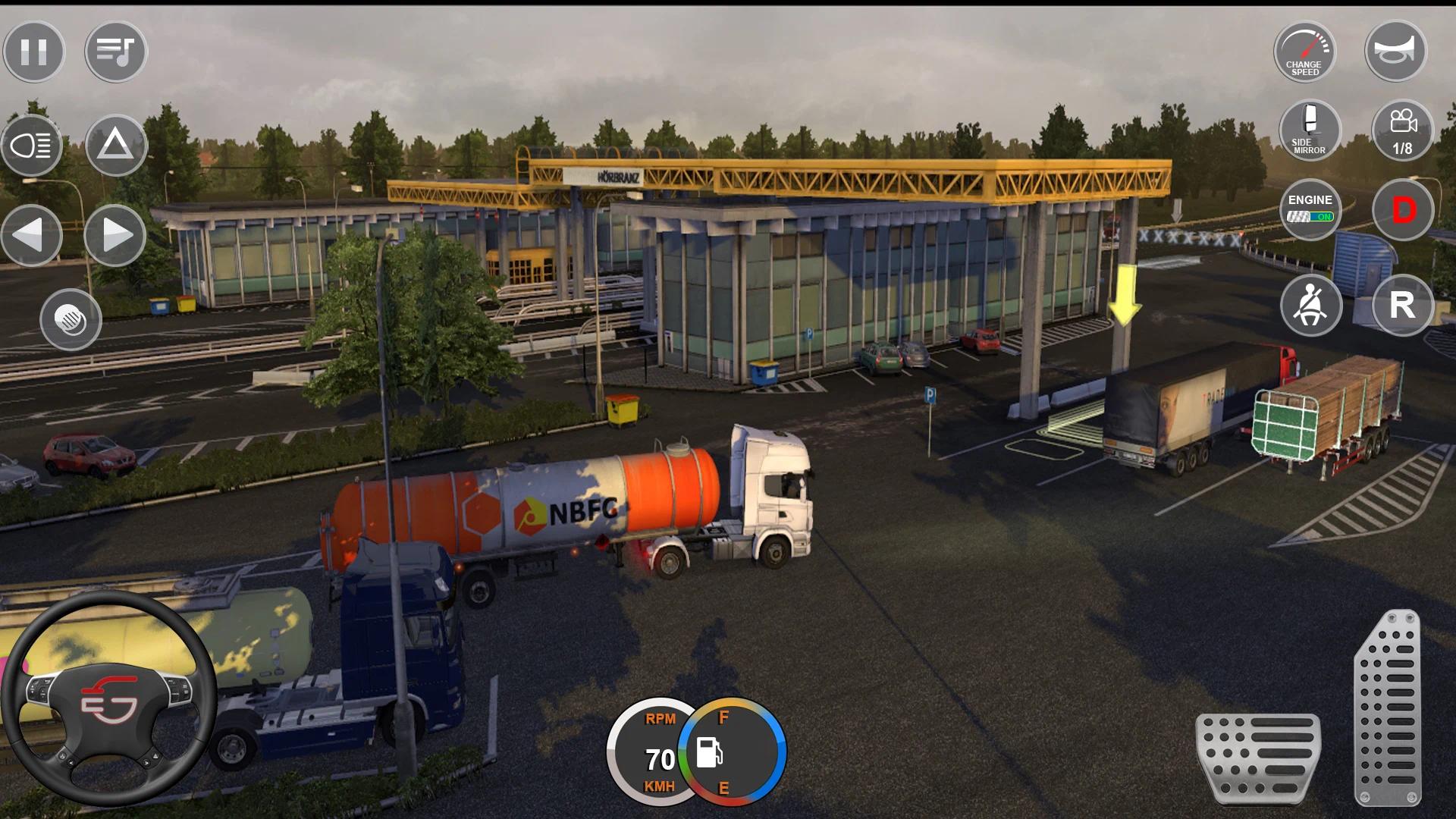Open the music playlist button
Image resolution: width=1456 pixels, height=819 pixels.
(x=115, y=52)
